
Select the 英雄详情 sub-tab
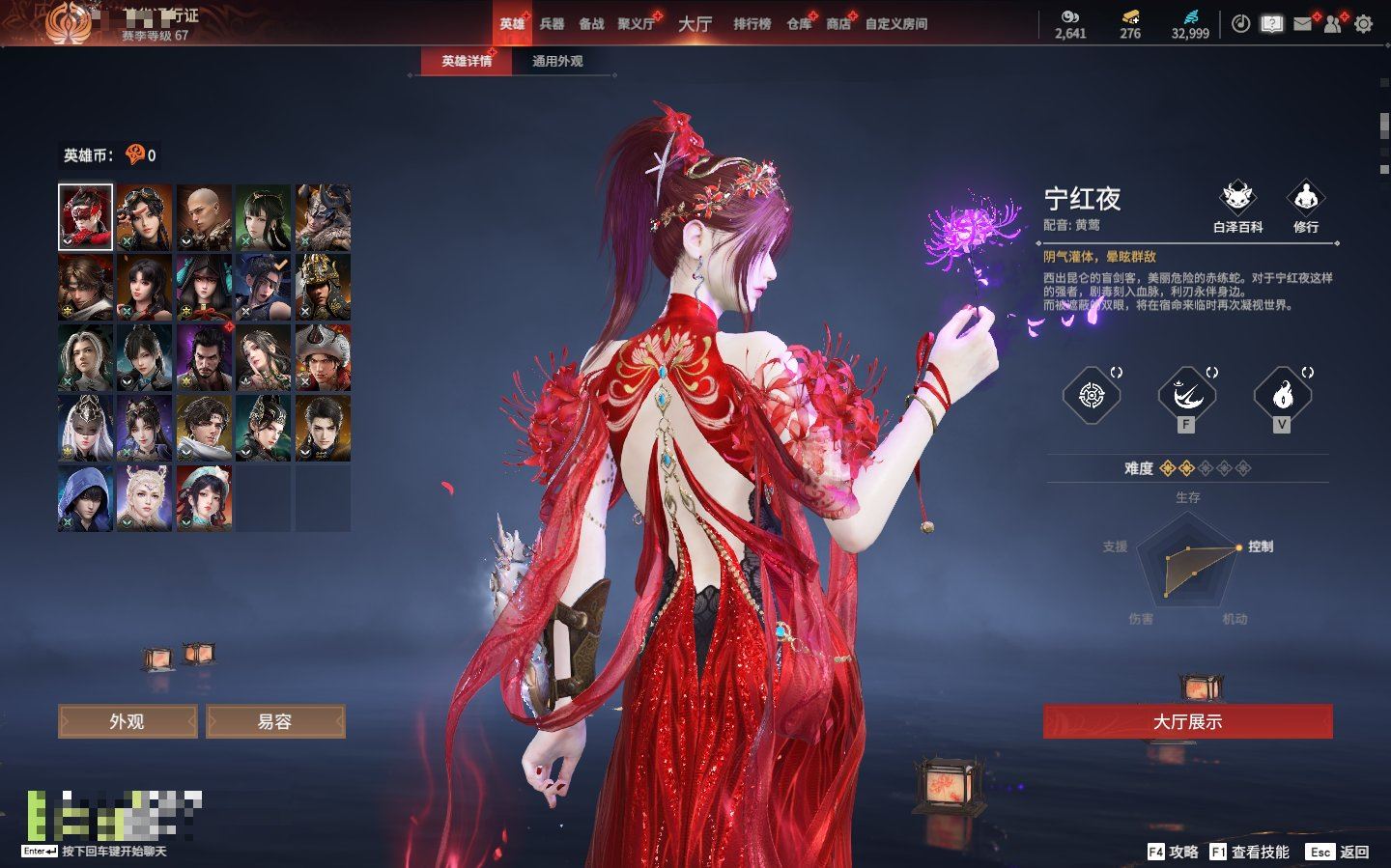467,61
